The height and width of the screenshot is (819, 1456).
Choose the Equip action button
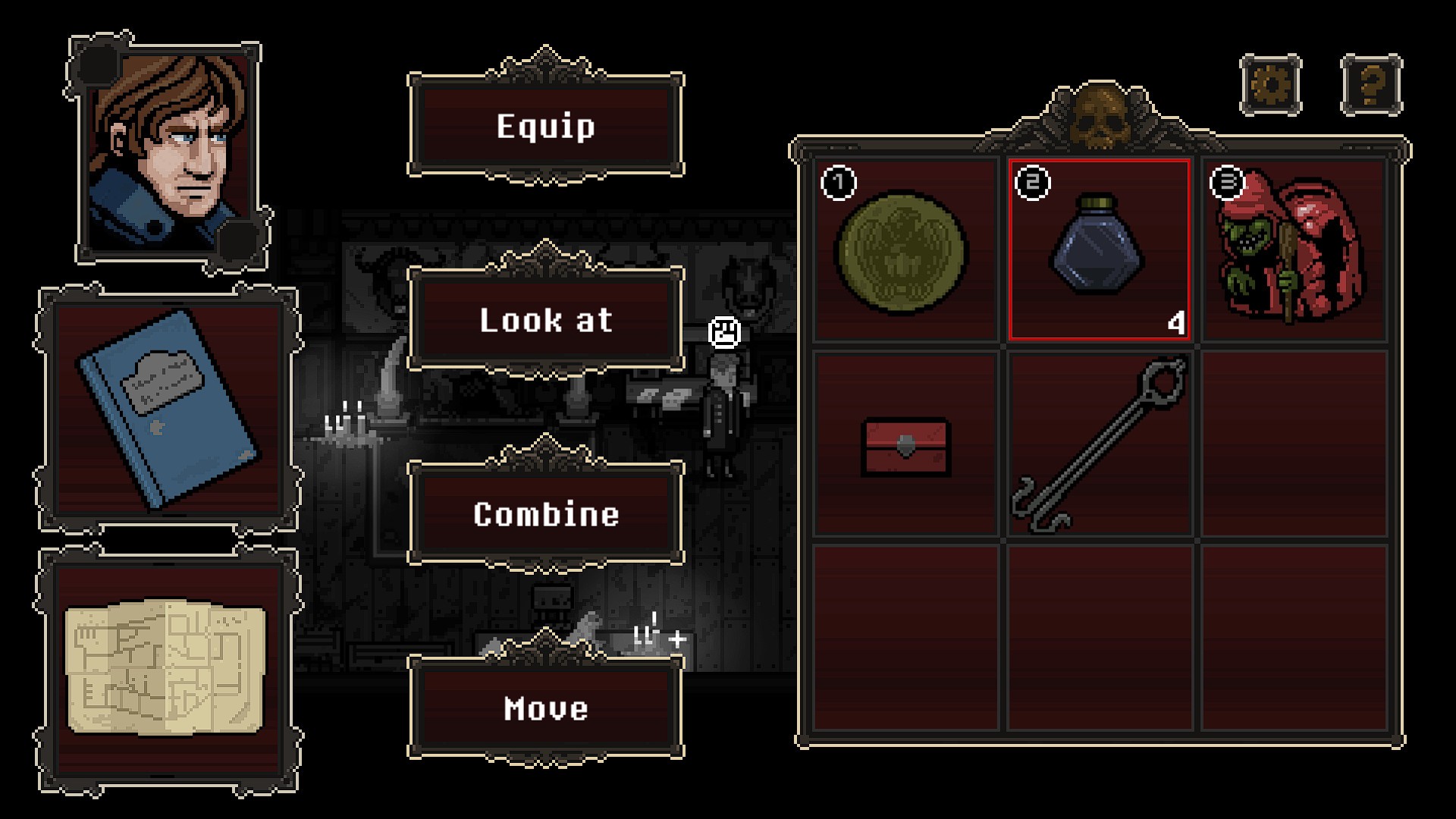point(546,126)
